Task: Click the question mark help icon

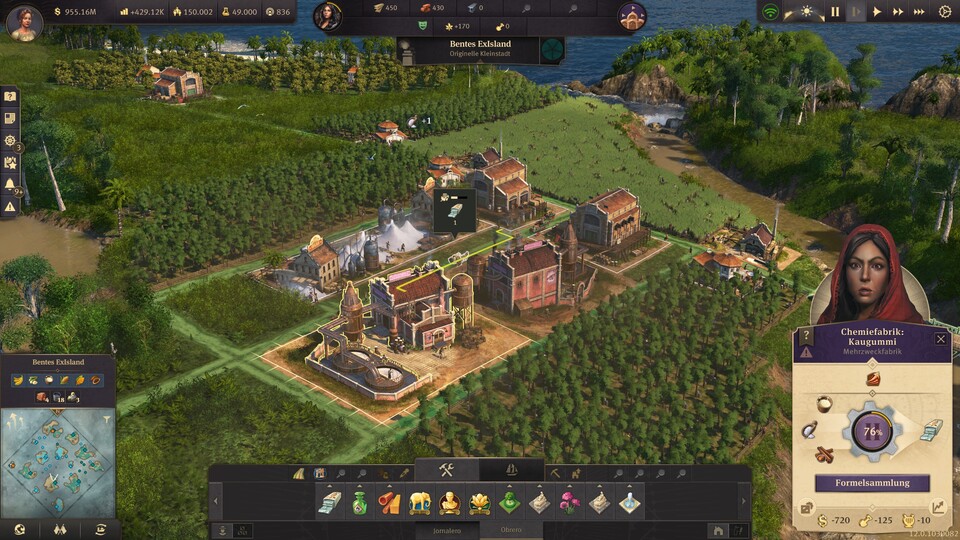Action: [x=806, y=338]
